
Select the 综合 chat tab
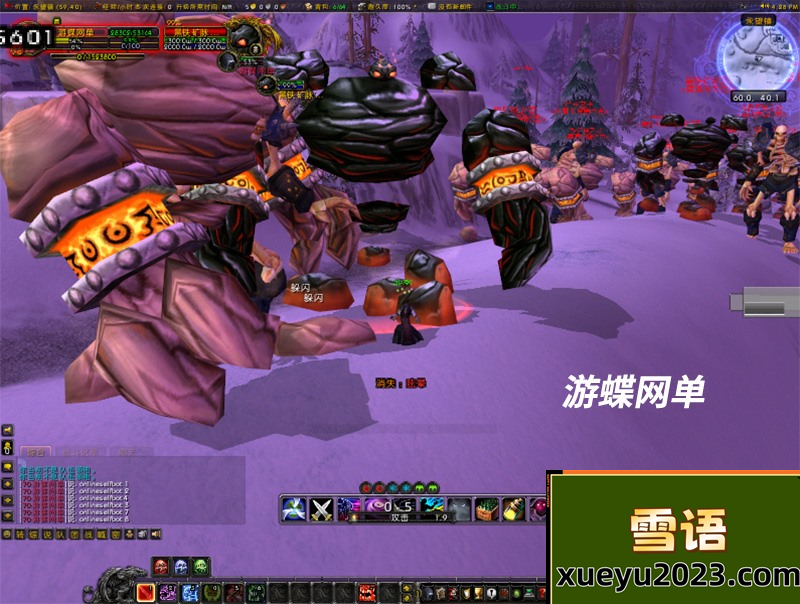[36, 452]
